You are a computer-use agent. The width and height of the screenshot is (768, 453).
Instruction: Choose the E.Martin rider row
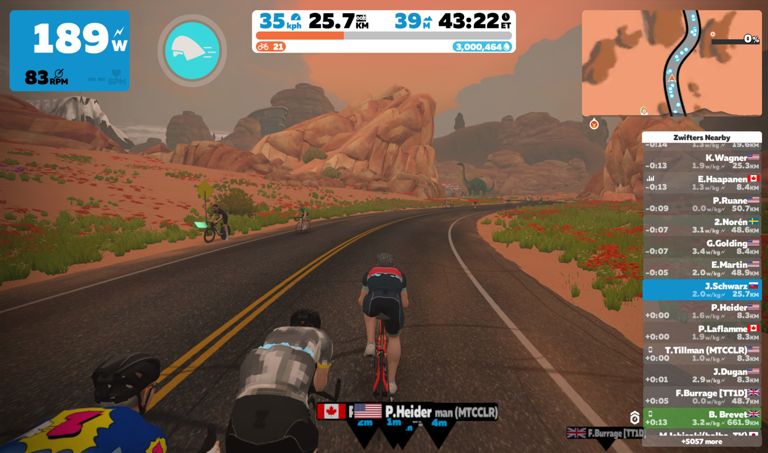coord(702,268)
